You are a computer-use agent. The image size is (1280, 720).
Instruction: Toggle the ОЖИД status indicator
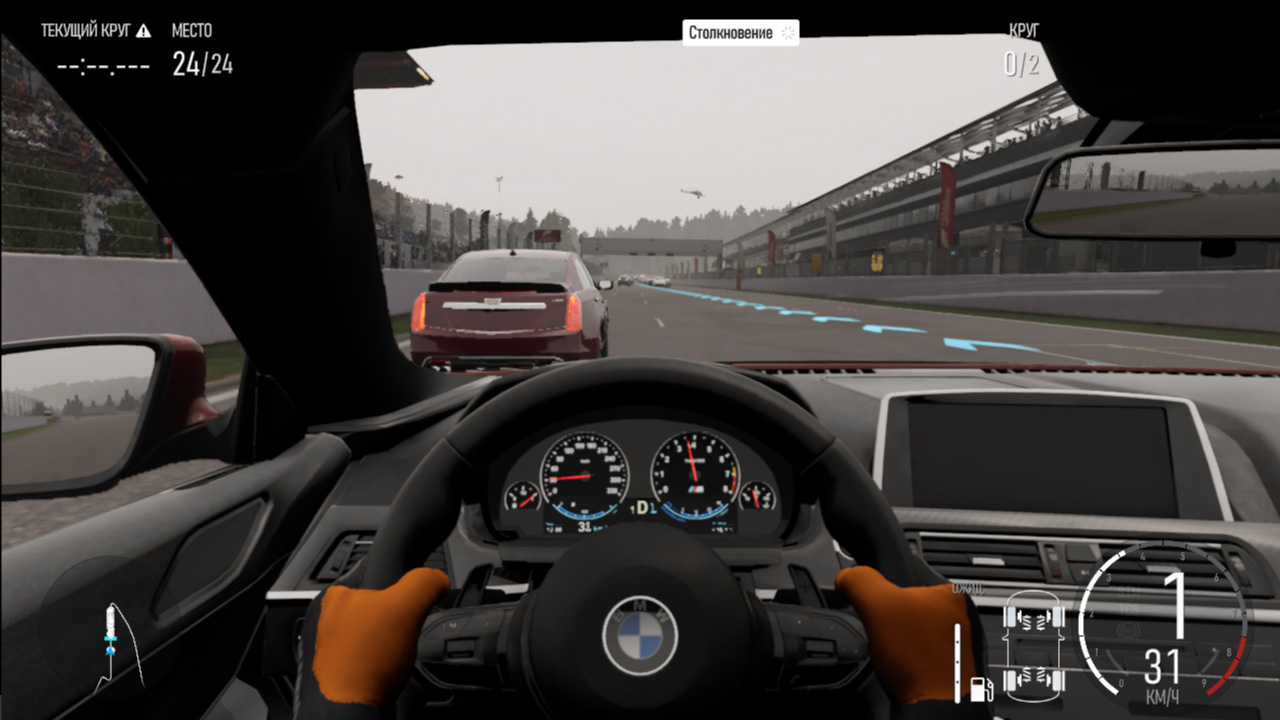968,589
